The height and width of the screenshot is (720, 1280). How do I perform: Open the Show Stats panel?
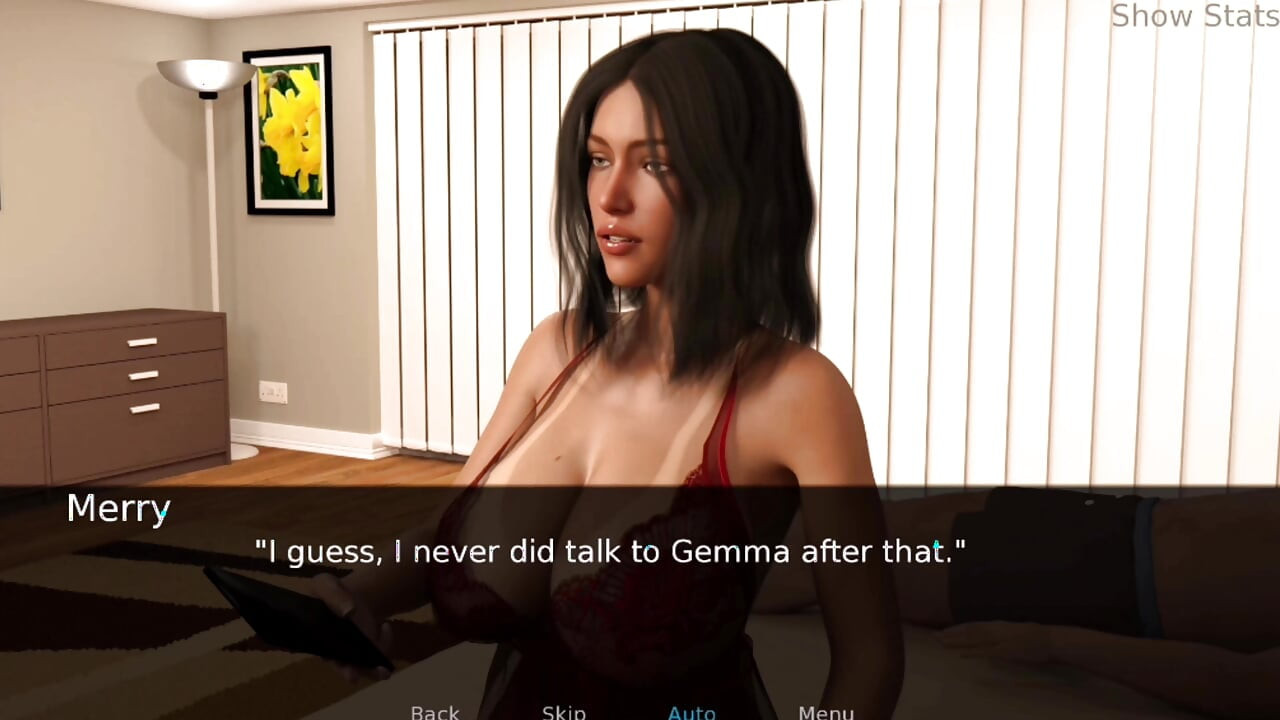pos(1194,16)
